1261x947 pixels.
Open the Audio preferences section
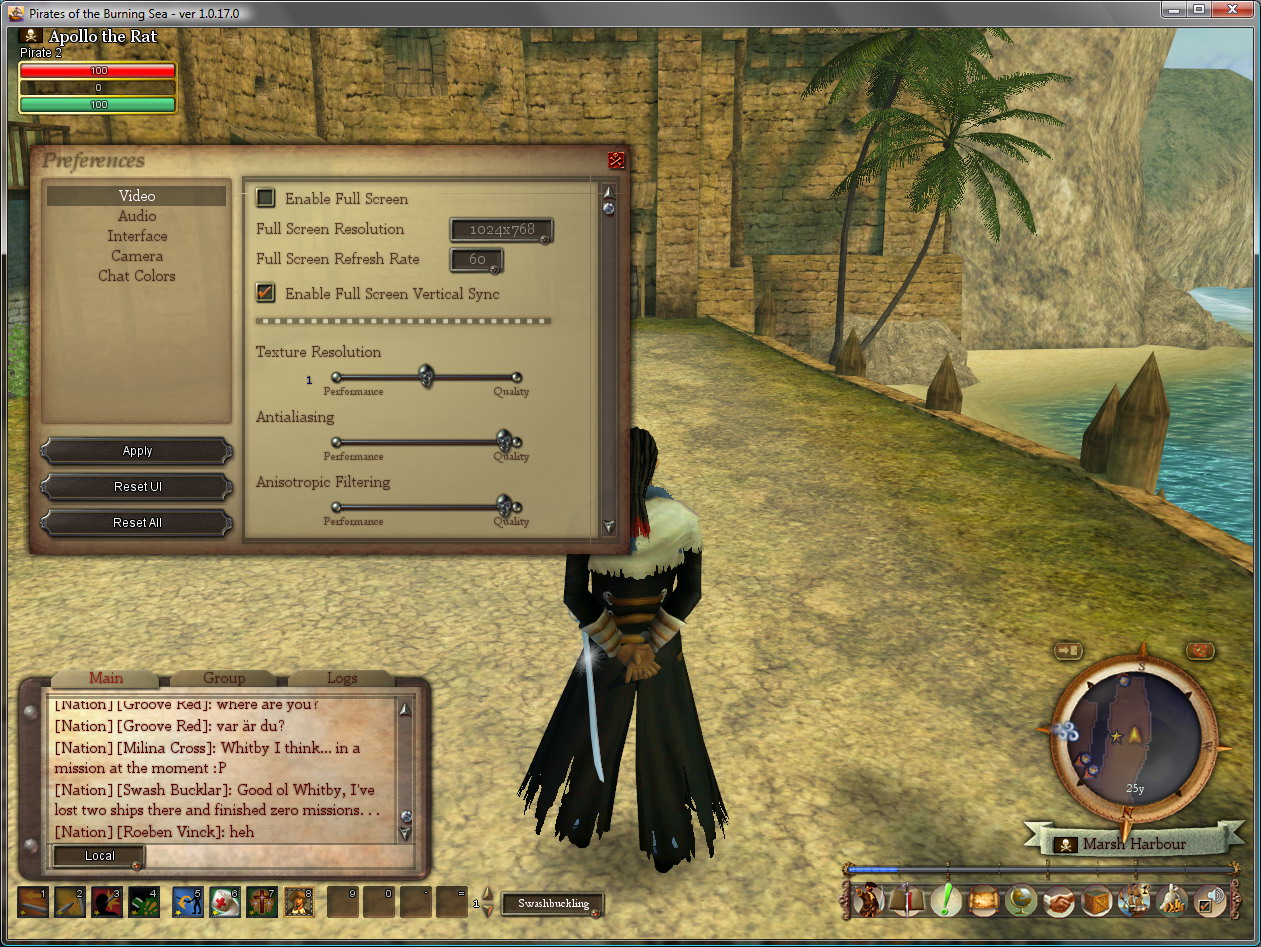[x=137, y=216]
